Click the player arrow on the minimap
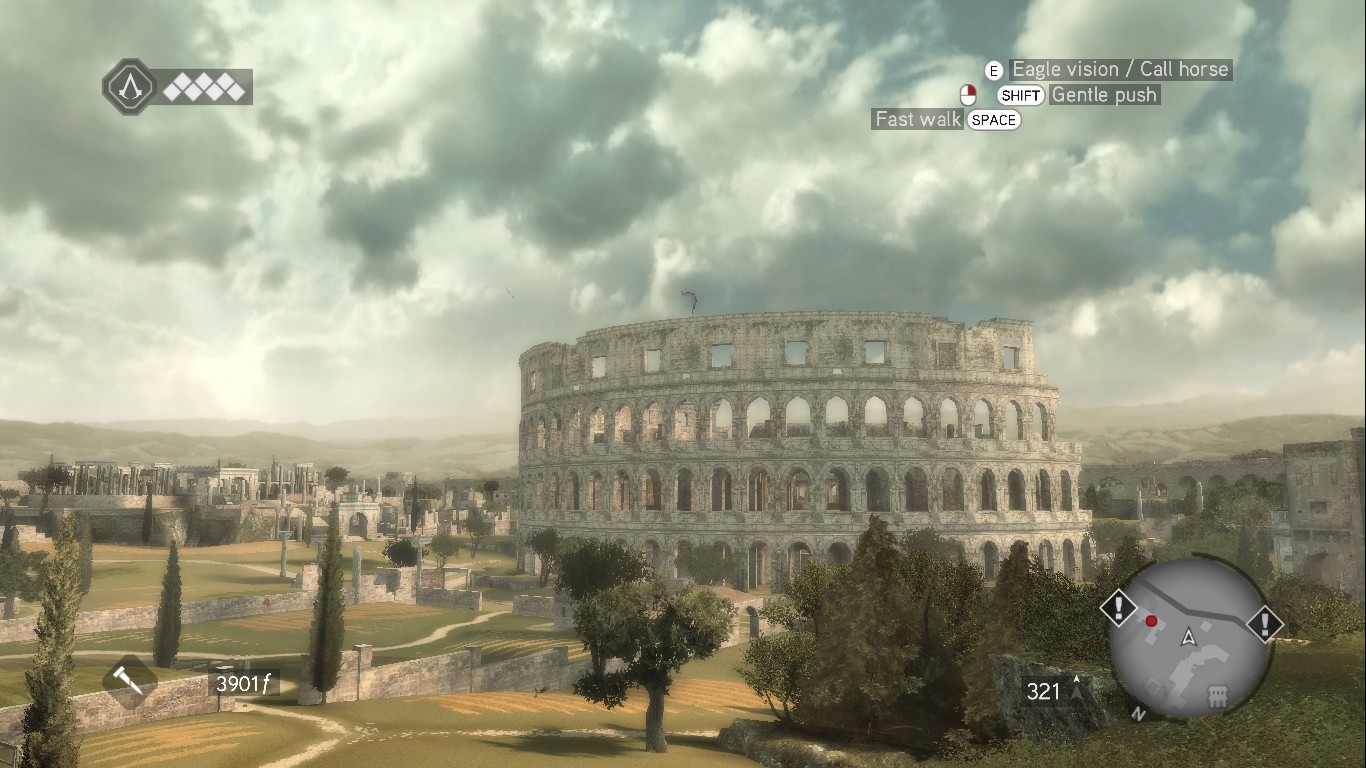Image resolution: width=1366 pixels, height=768 pixels. tap(1188, 637)
